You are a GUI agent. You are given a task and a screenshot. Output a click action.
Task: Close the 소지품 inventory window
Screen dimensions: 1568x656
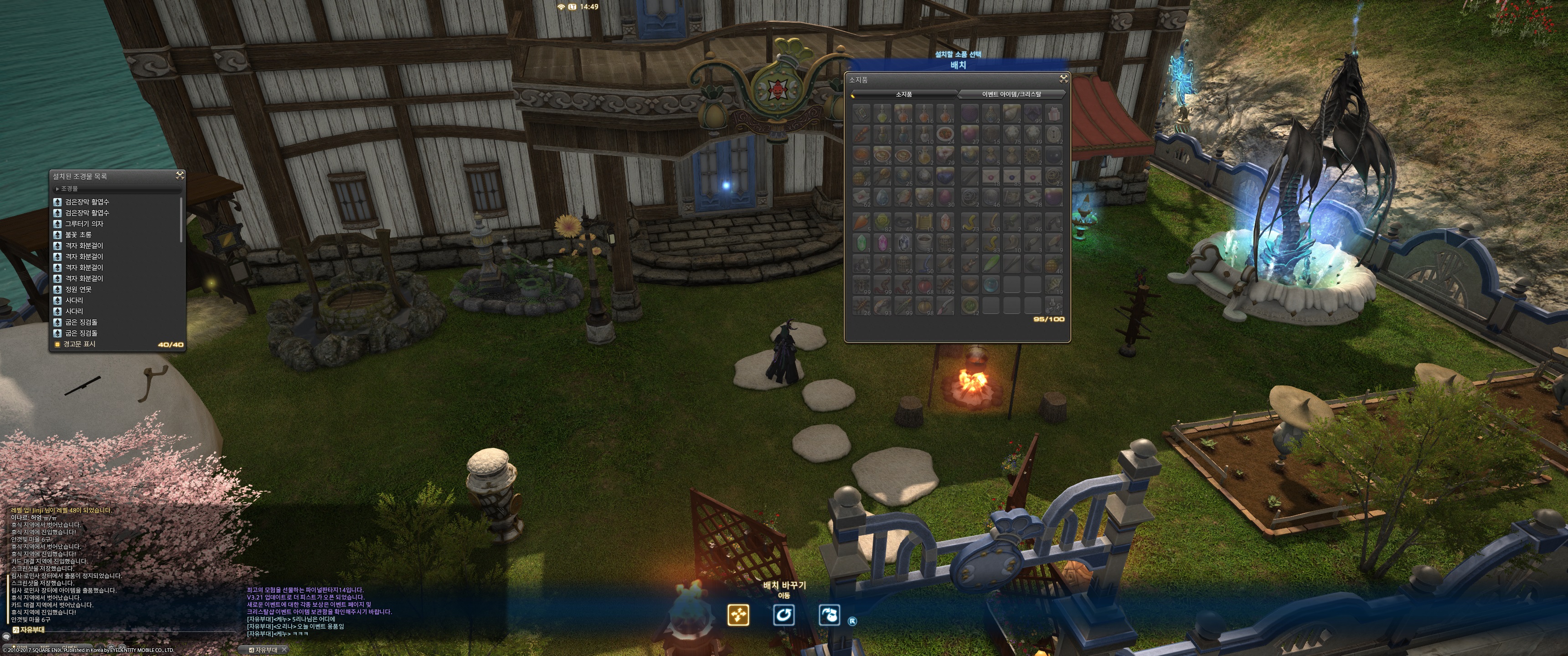click(x=1063, y=78)
